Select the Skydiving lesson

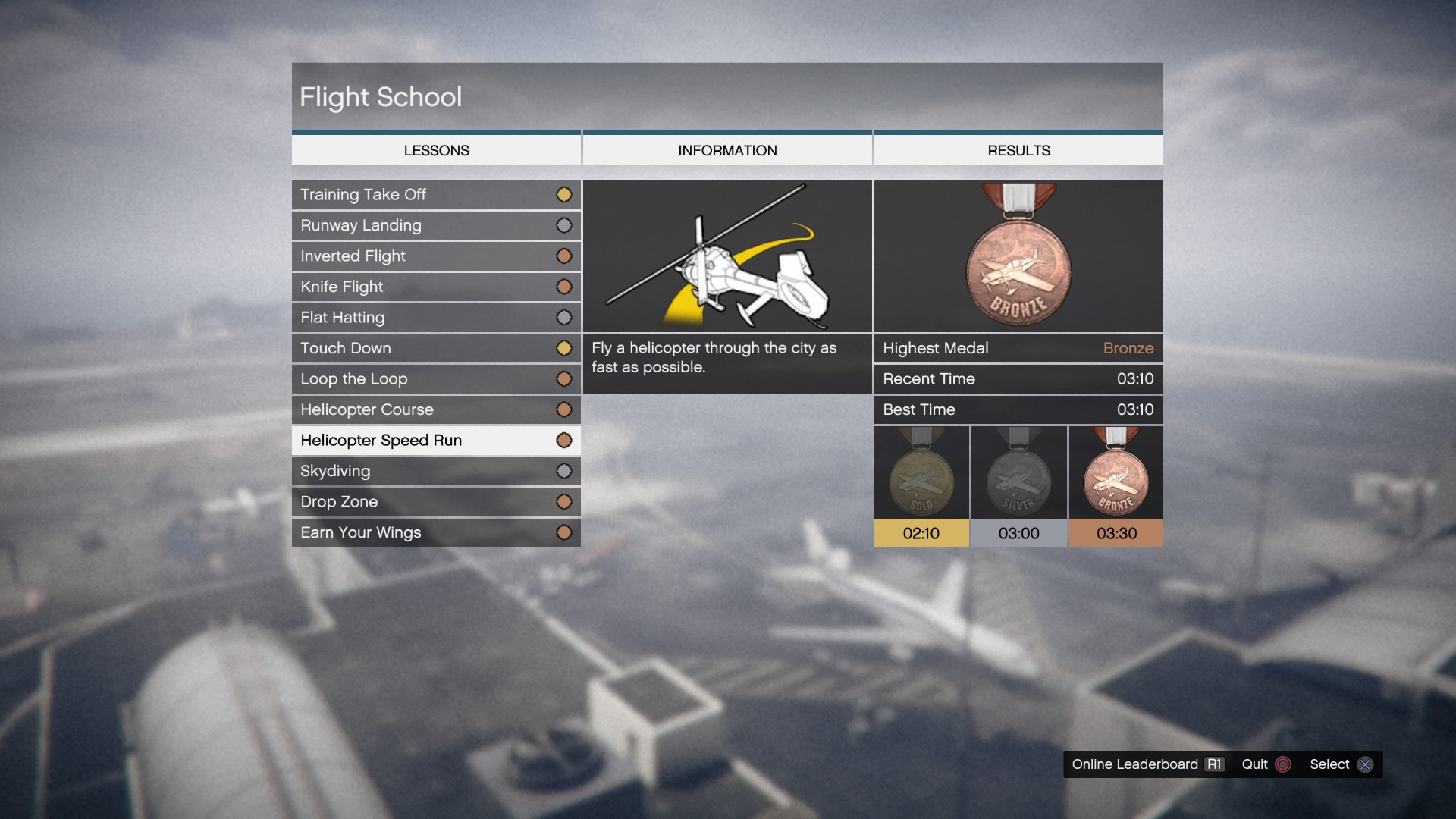(436, 471)
